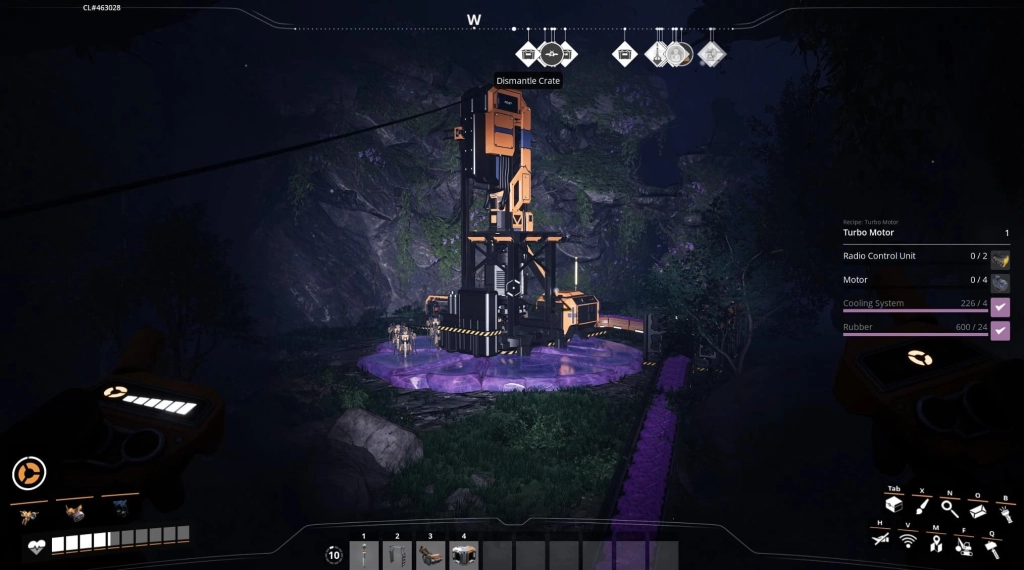This screenshot has width=1024, height=570.
Task: Click the Dismantle Crate compass marker
Action: pos(552,54)
